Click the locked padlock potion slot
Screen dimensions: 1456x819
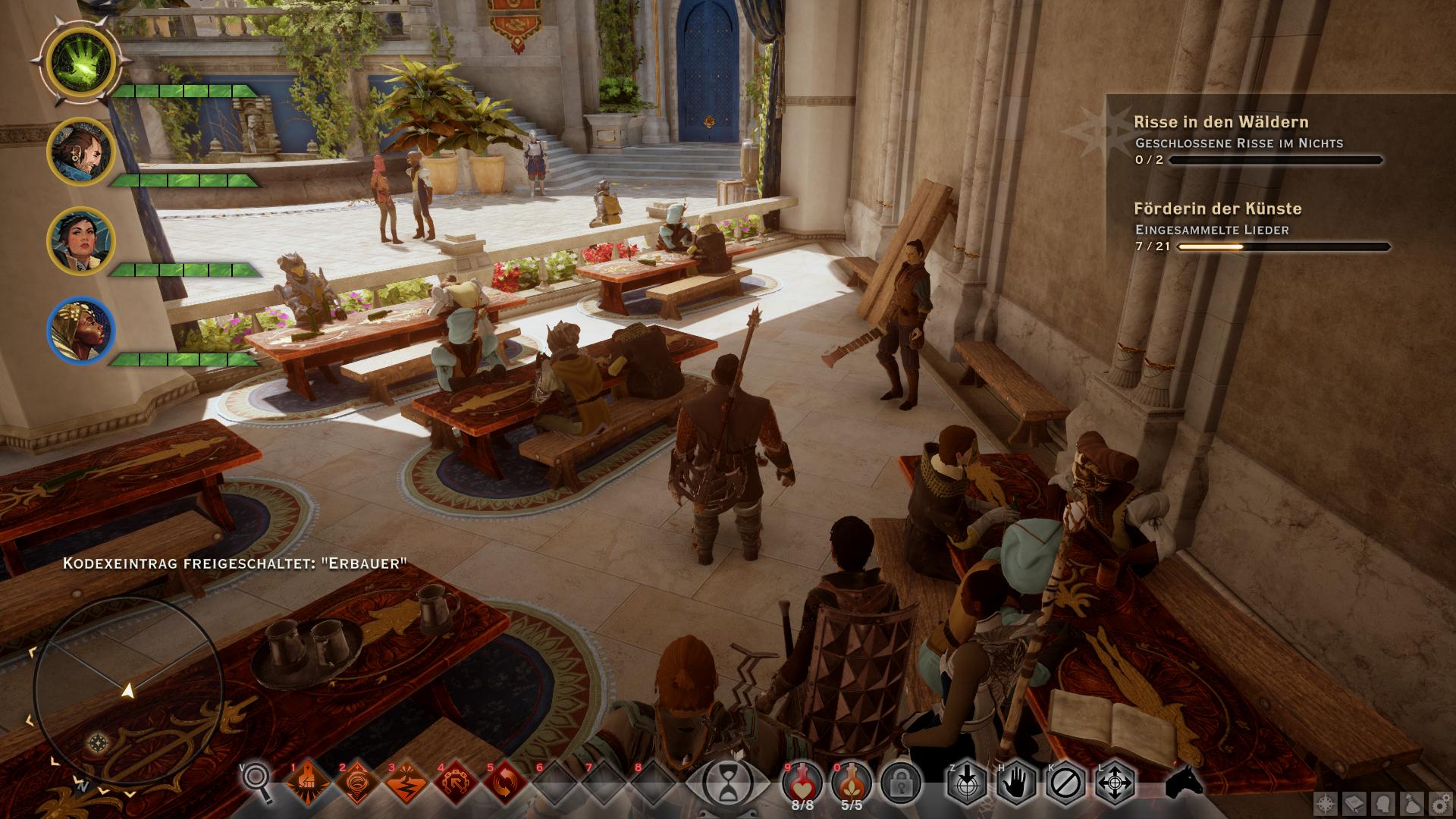[x=901, y=781]
